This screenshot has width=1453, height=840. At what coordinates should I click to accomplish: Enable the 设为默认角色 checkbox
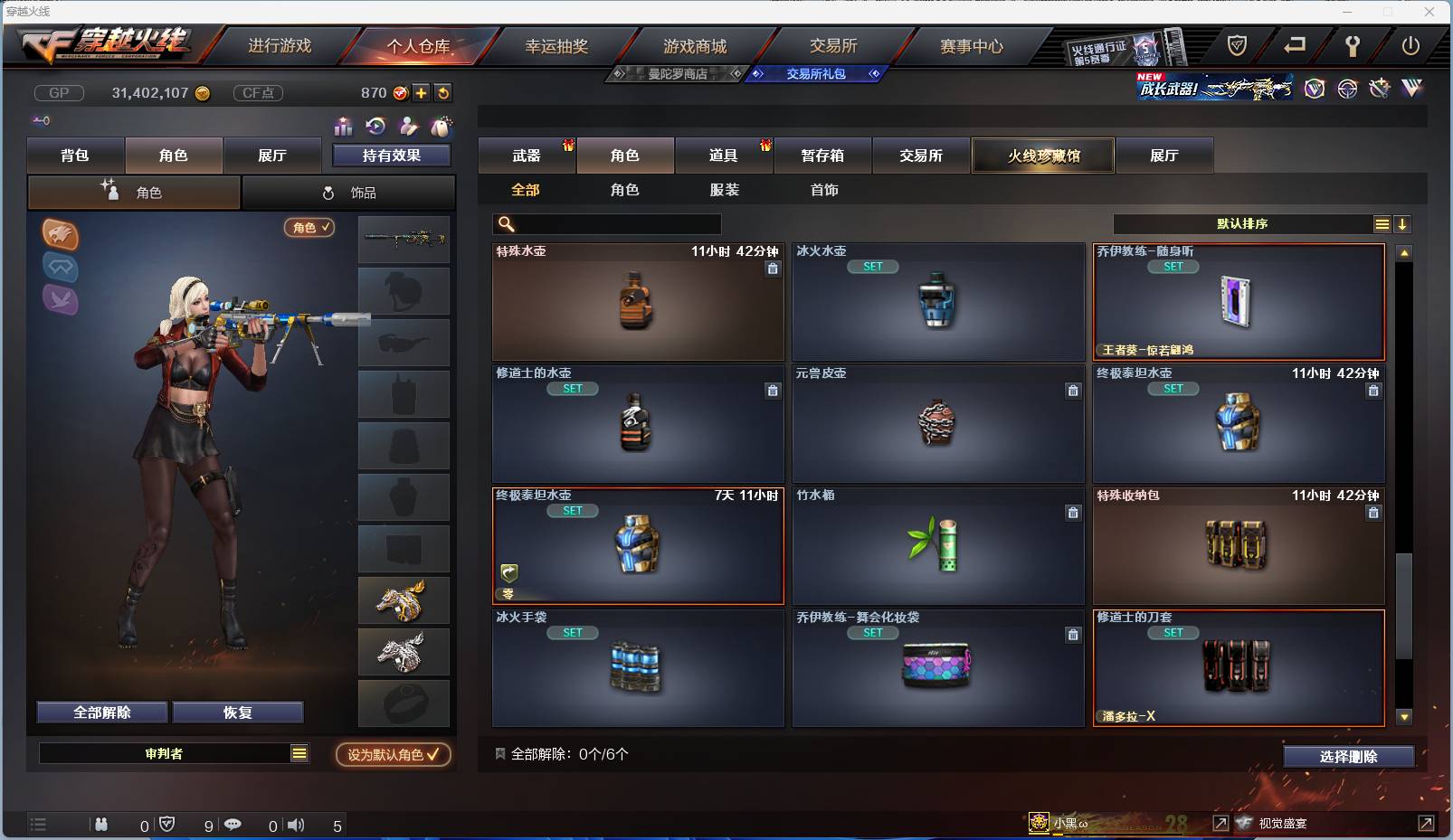393,754
